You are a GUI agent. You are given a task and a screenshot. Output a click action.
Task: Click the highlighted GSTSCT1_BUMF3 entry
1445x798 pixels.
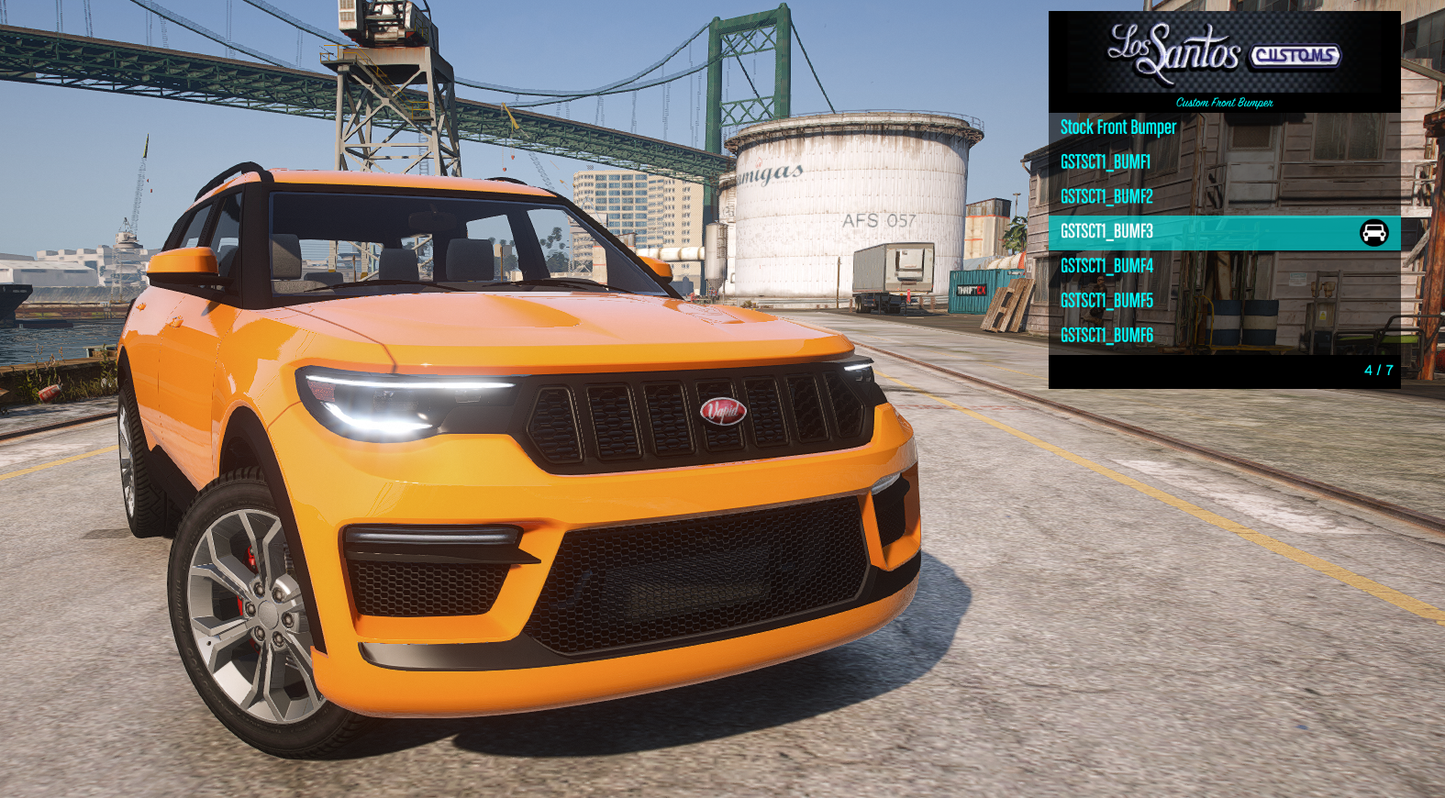point(1106,232)
